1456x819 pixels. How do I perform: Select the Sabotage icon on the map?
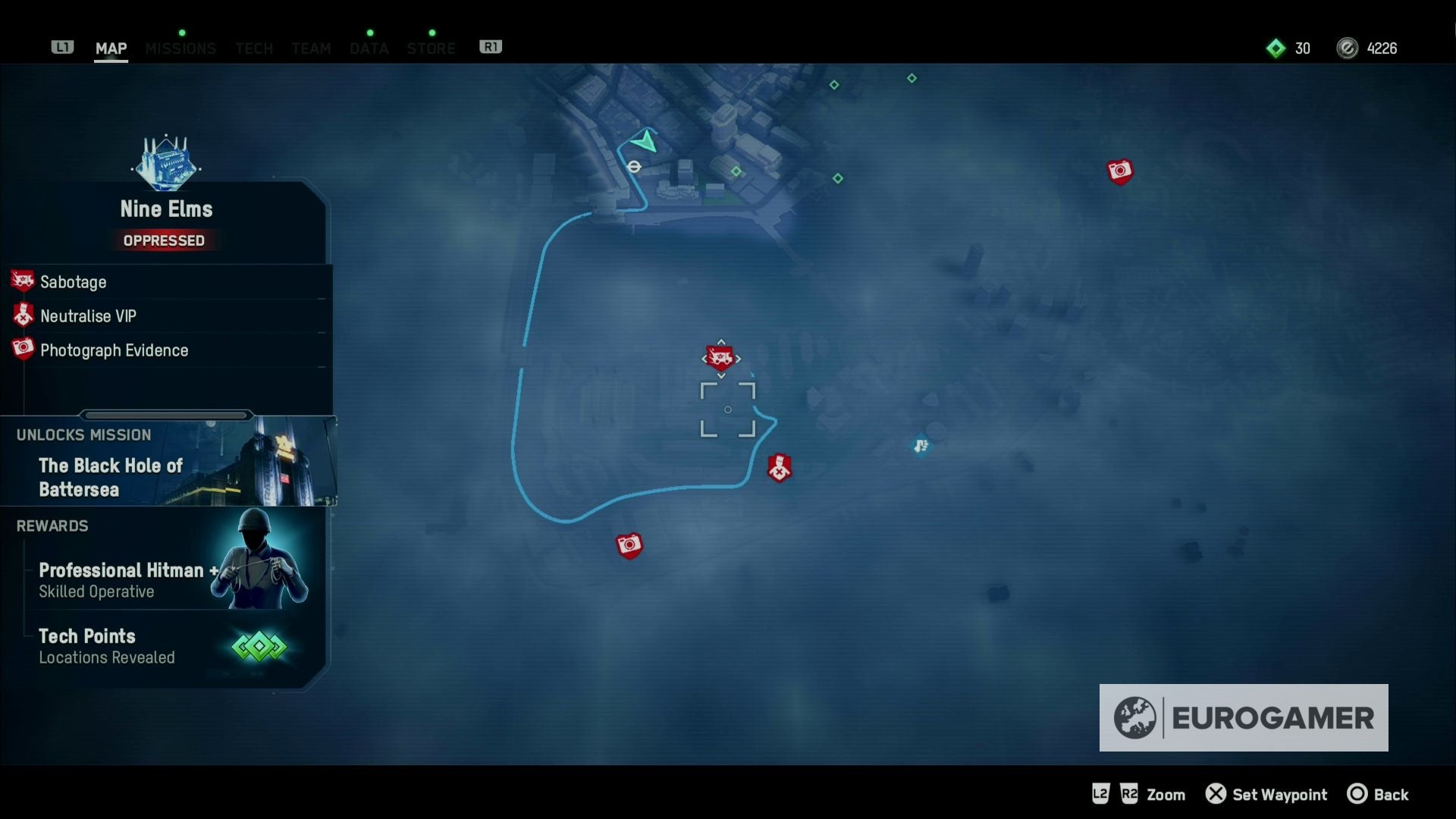click(x=719, y=356)
